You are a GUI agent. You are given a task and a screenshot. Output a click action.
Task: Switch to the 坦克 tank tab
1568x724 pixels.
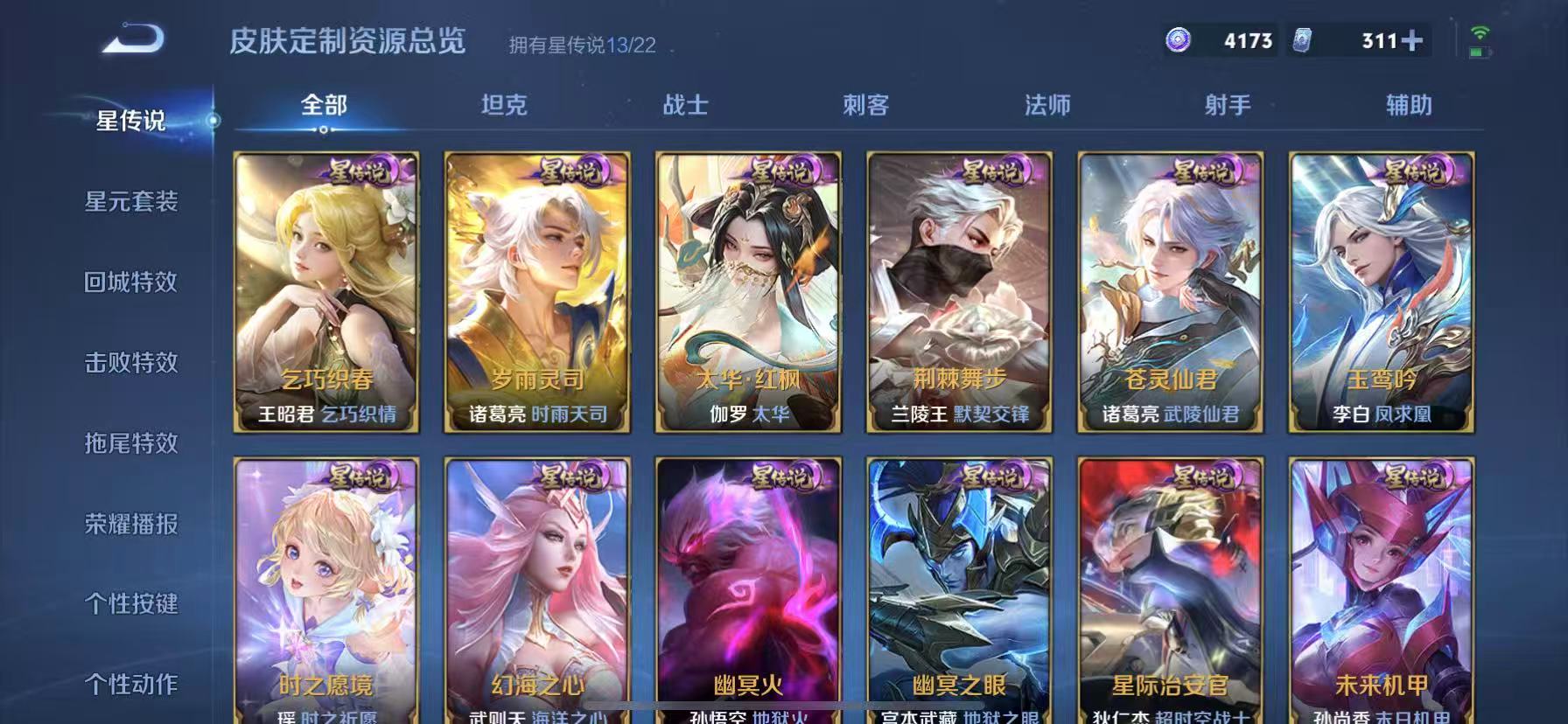click(x=506, y=105)
